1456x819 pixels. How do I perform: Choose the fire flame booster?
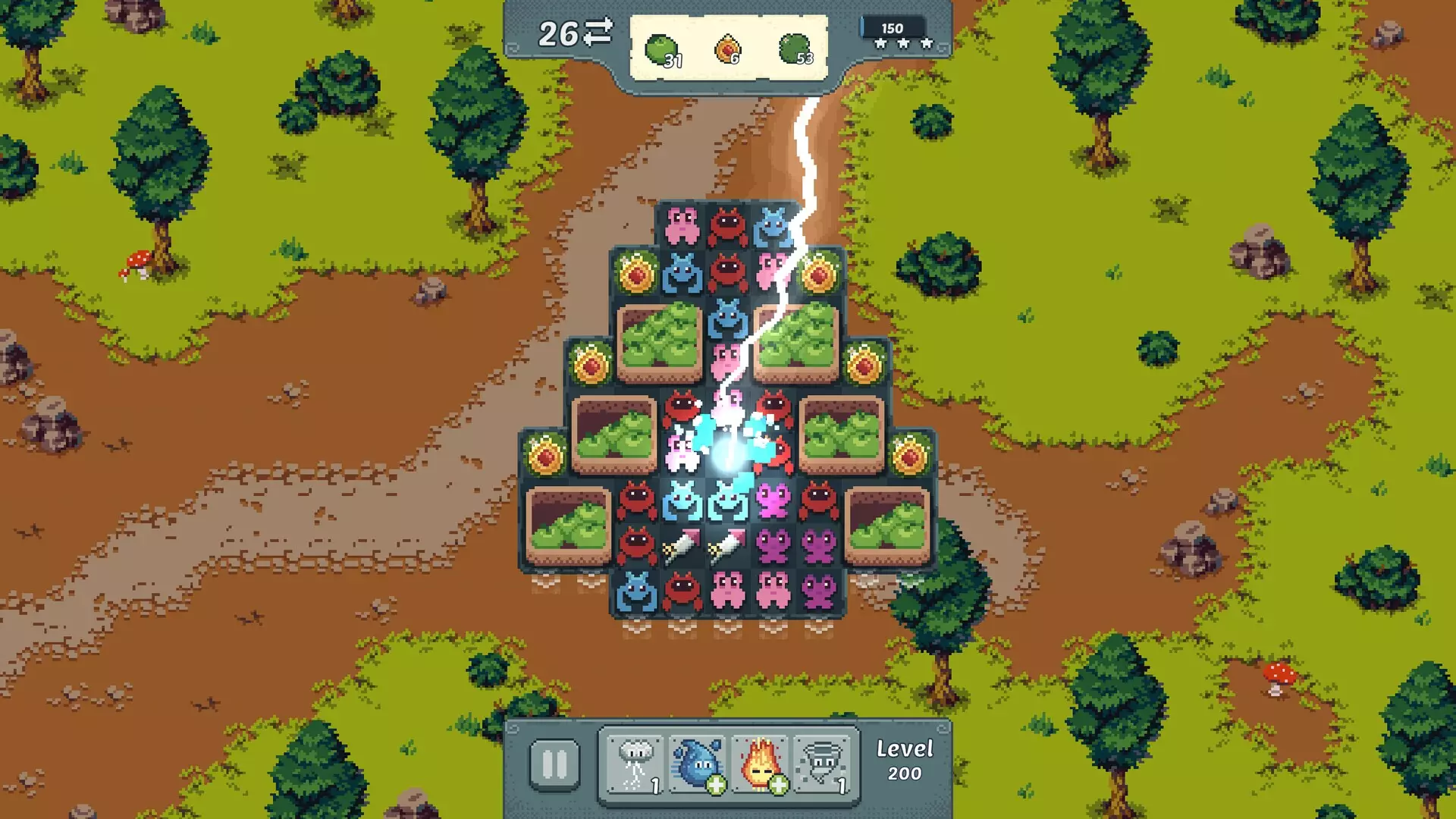pos(761,764)
